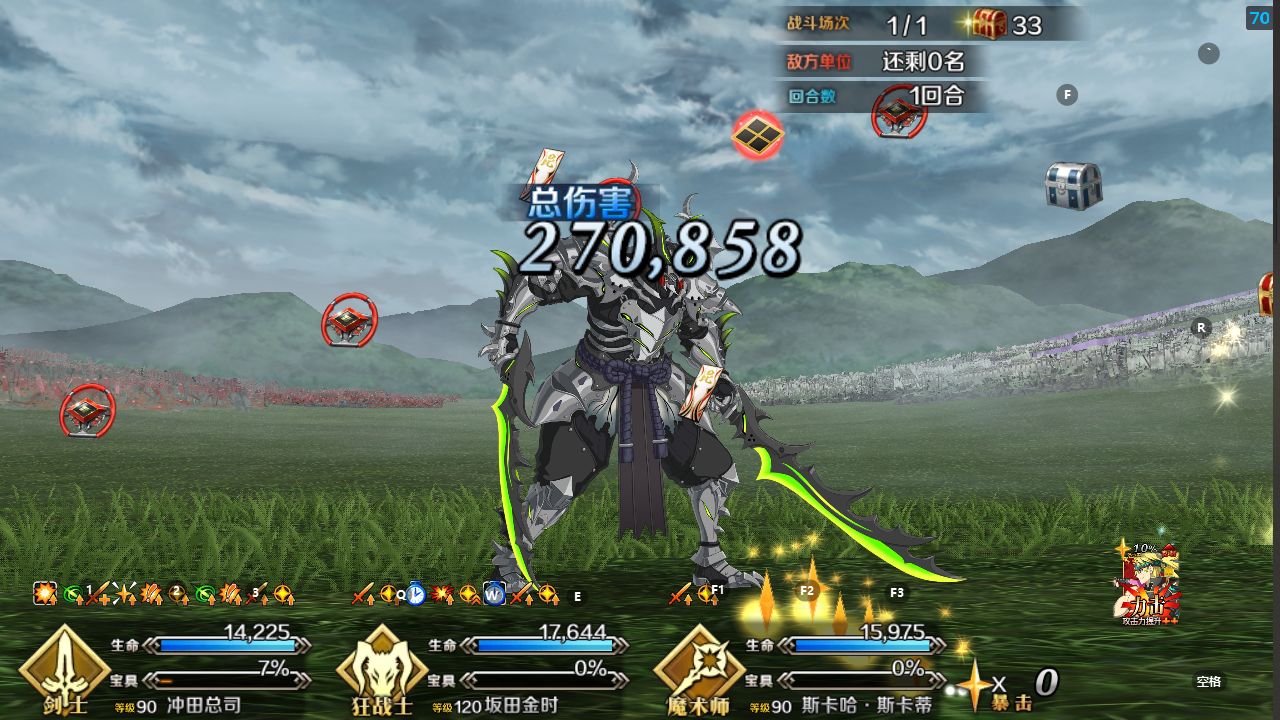The height and width of the screenshot is (720, 1280).
Task: Click the blue clock buff icon next to Q
Action: point(417,593)
